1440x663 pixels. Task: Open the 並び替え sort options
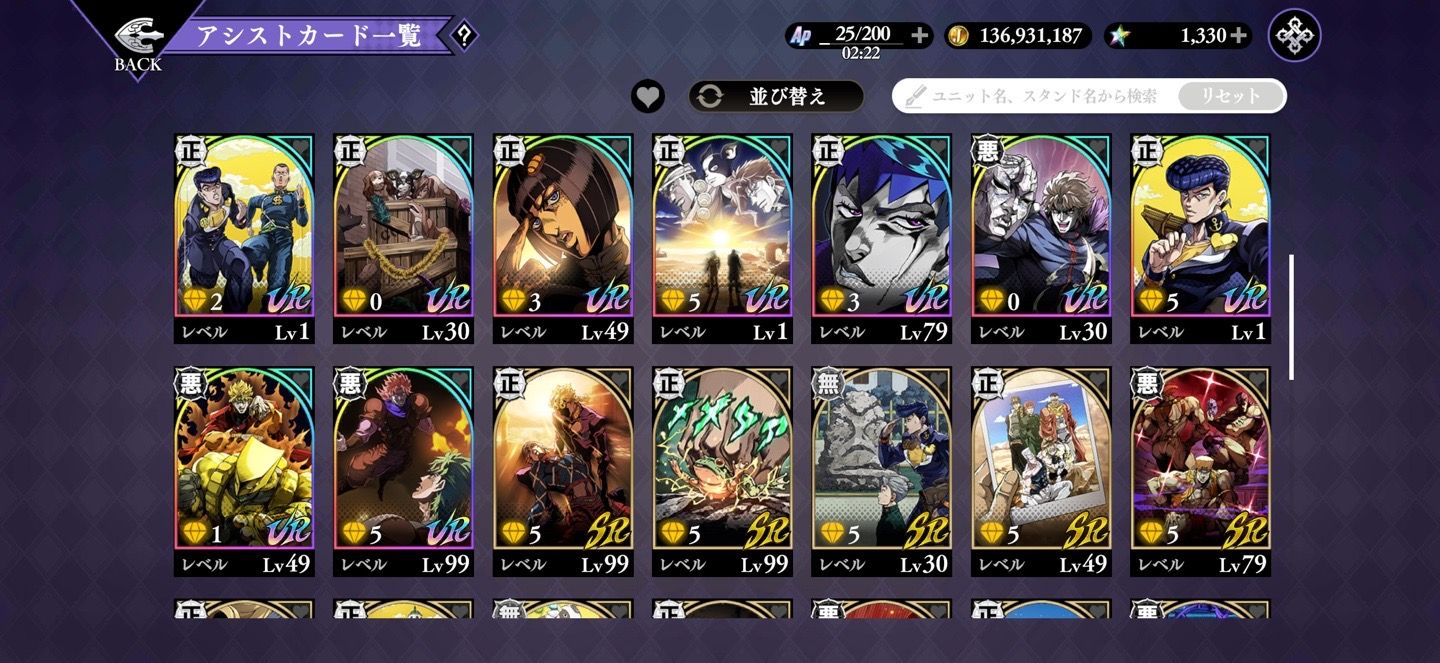pyautogui.click(x=775, y=96)
